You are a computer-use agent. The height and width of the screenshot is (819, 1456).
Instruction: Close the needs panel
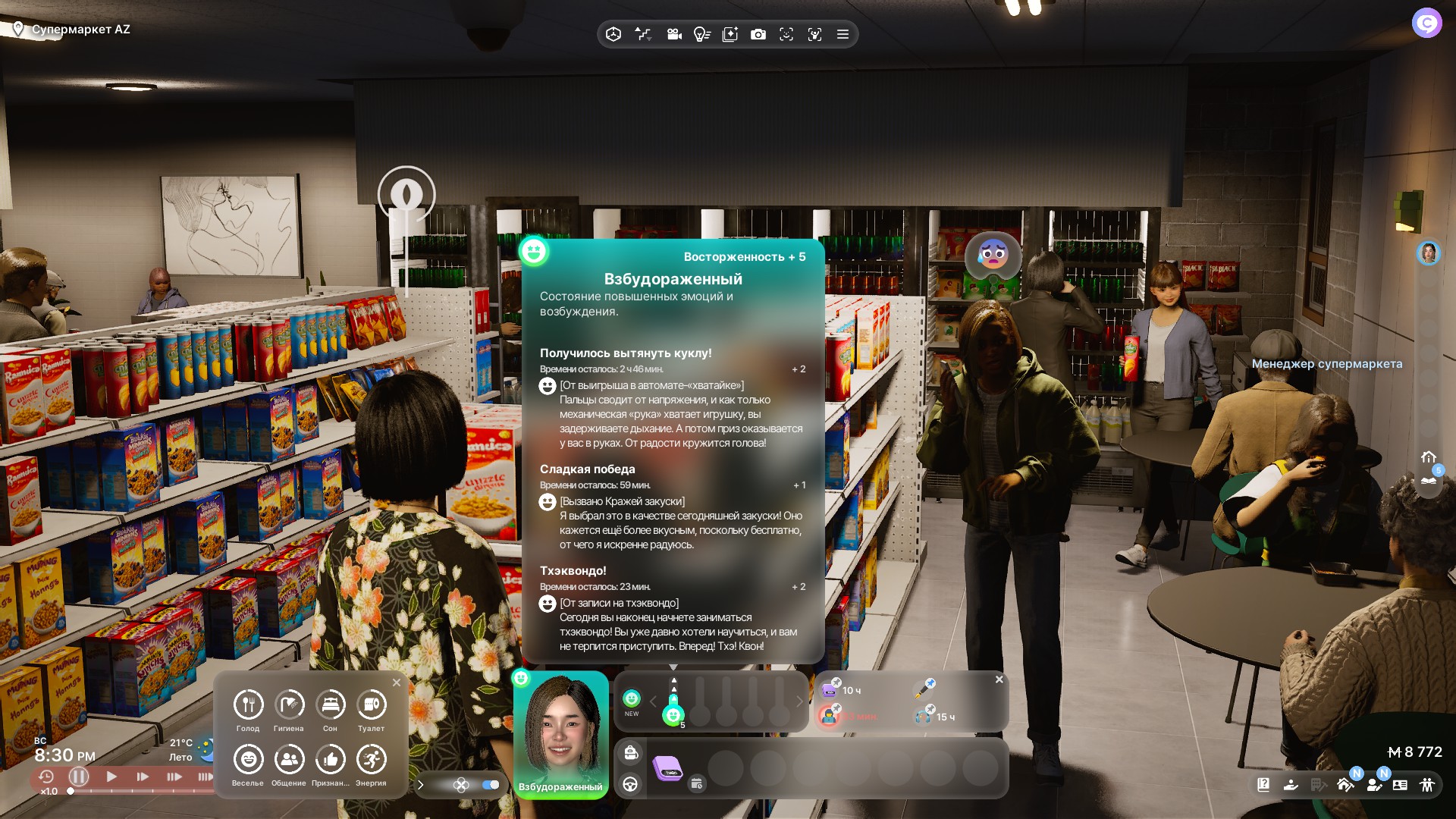click(397, 682)
